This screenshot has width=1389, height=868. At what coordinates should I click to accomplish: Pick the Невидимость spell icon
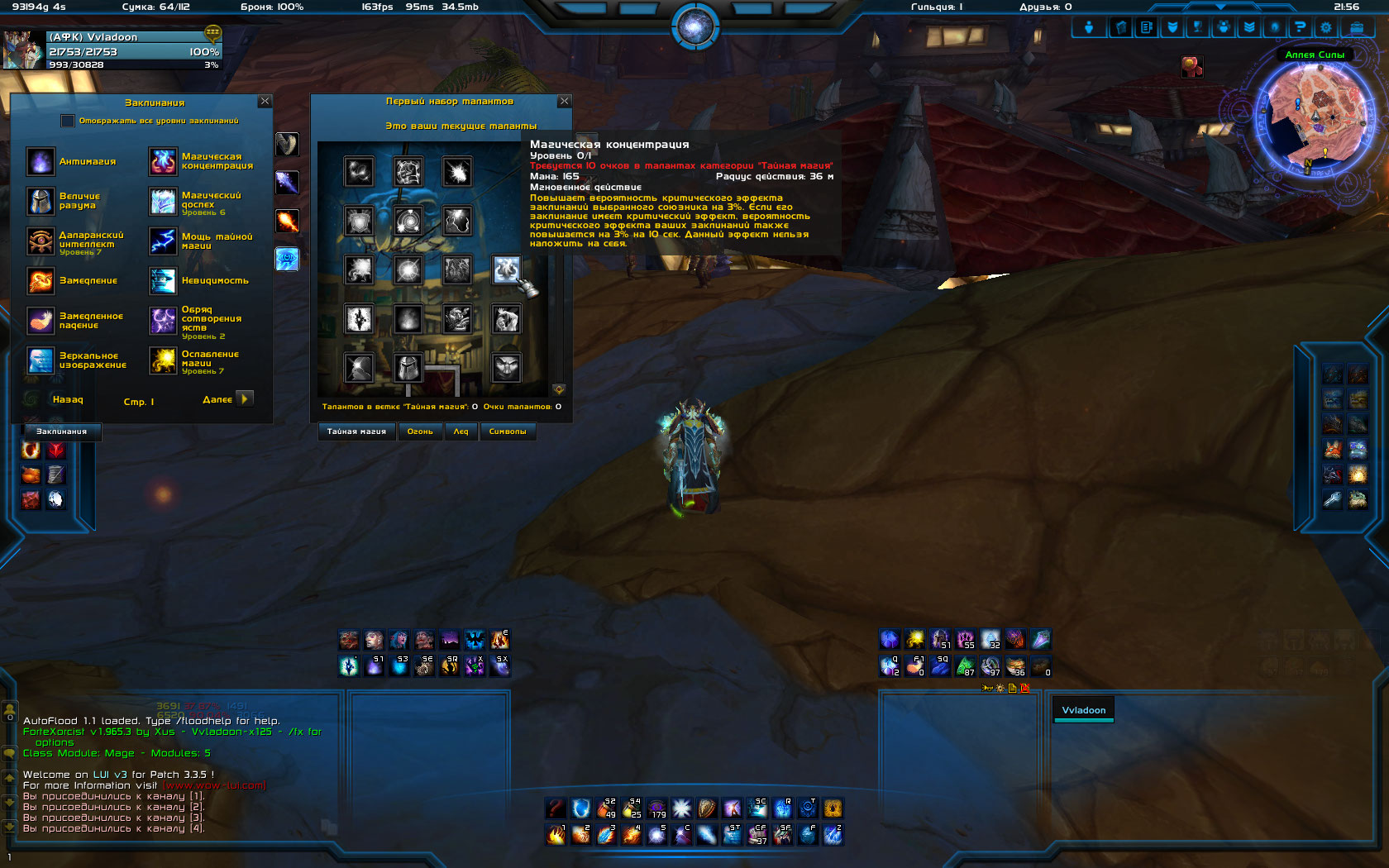pos(163,281)
